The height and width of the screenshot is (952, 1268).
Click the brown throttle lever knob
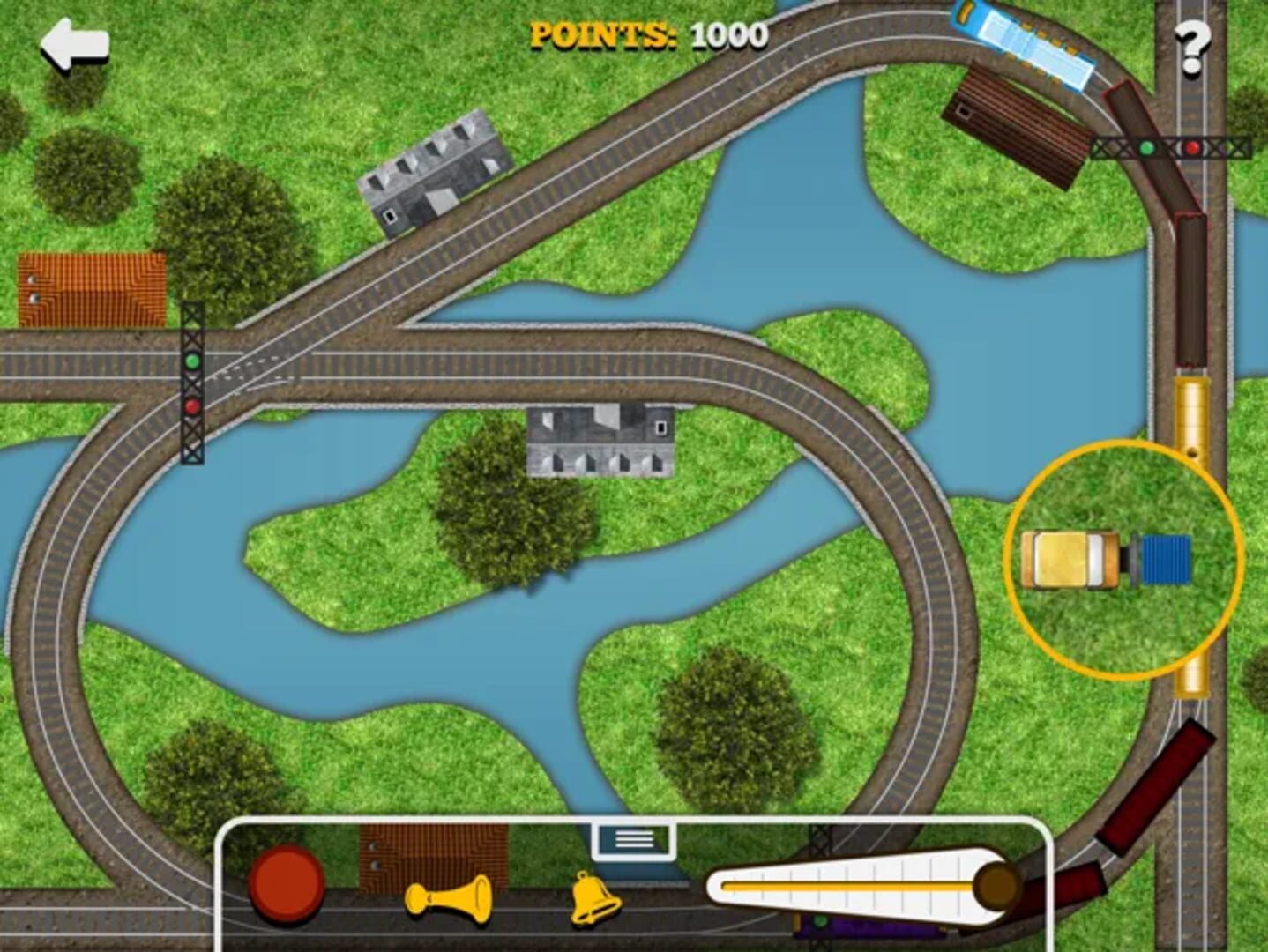997,883
